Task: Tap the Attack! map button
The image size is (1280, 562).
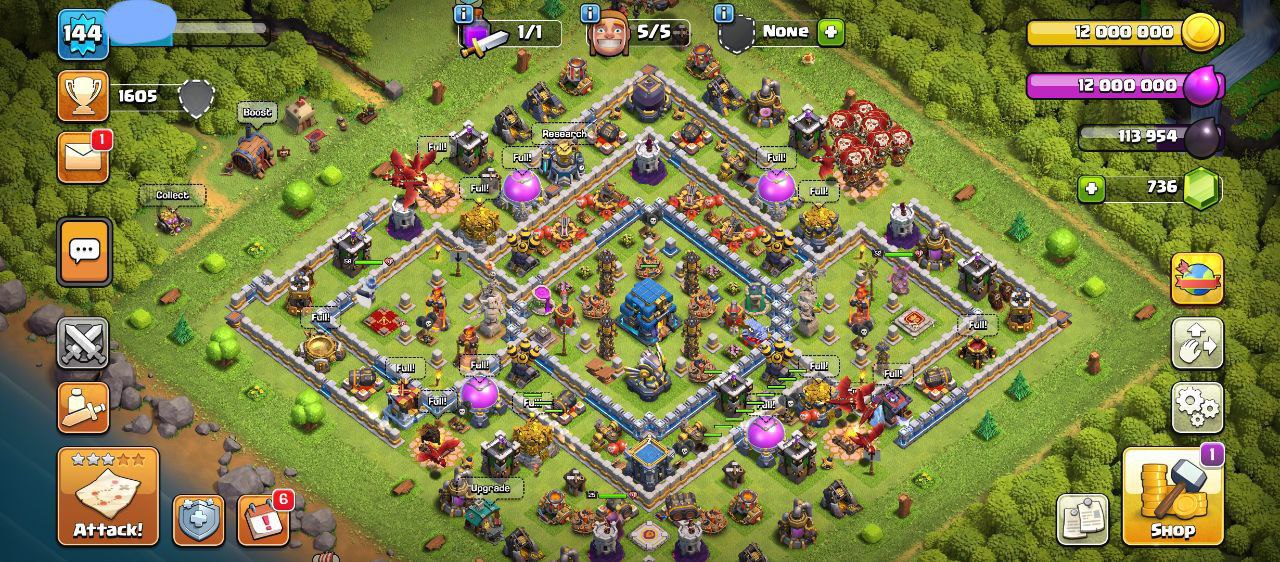Action: (108, 497)
